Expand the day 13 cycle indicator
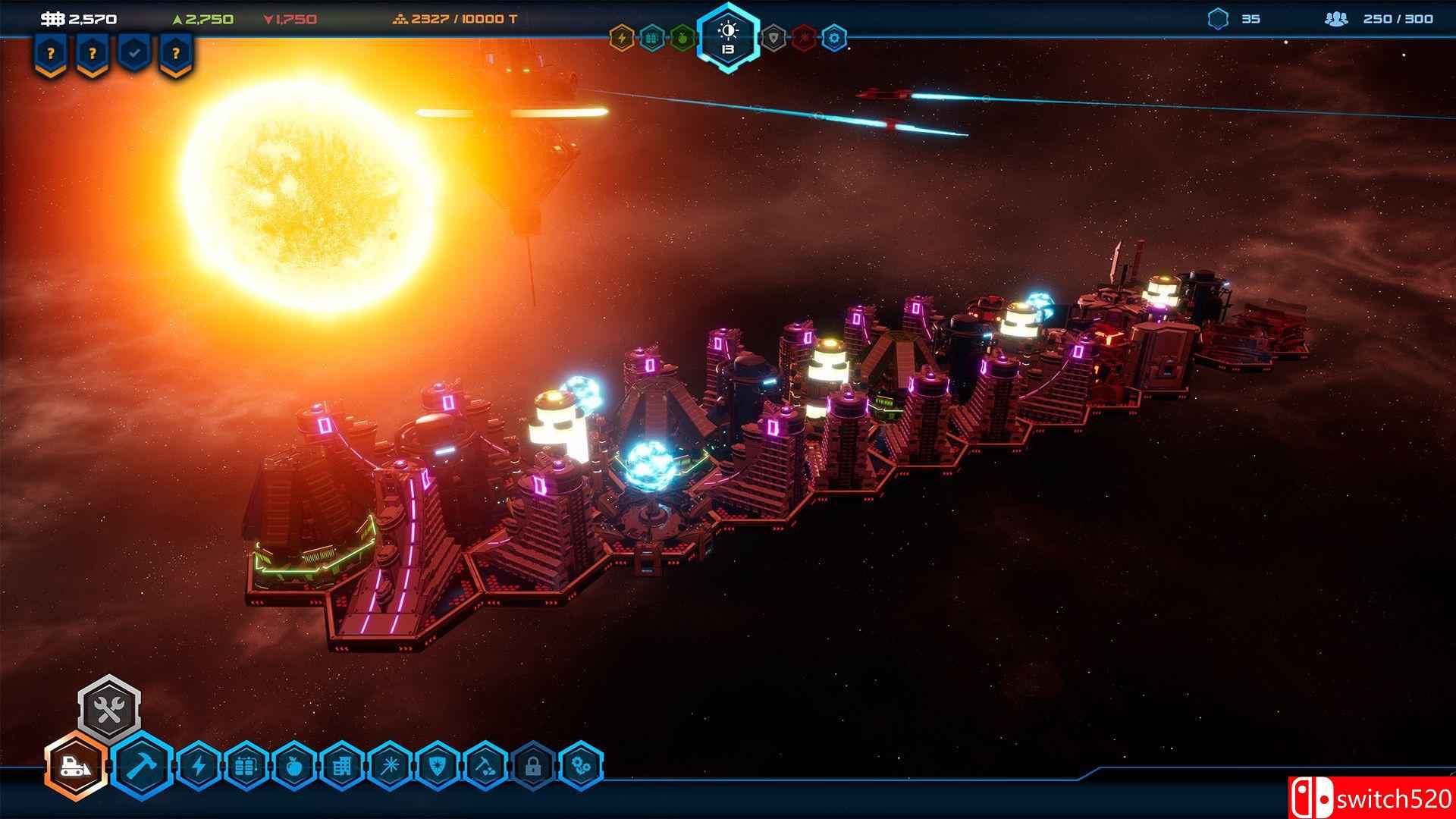Image resolution: width=1456 pixels, height=819 pixels. click(x=728, y=33)
